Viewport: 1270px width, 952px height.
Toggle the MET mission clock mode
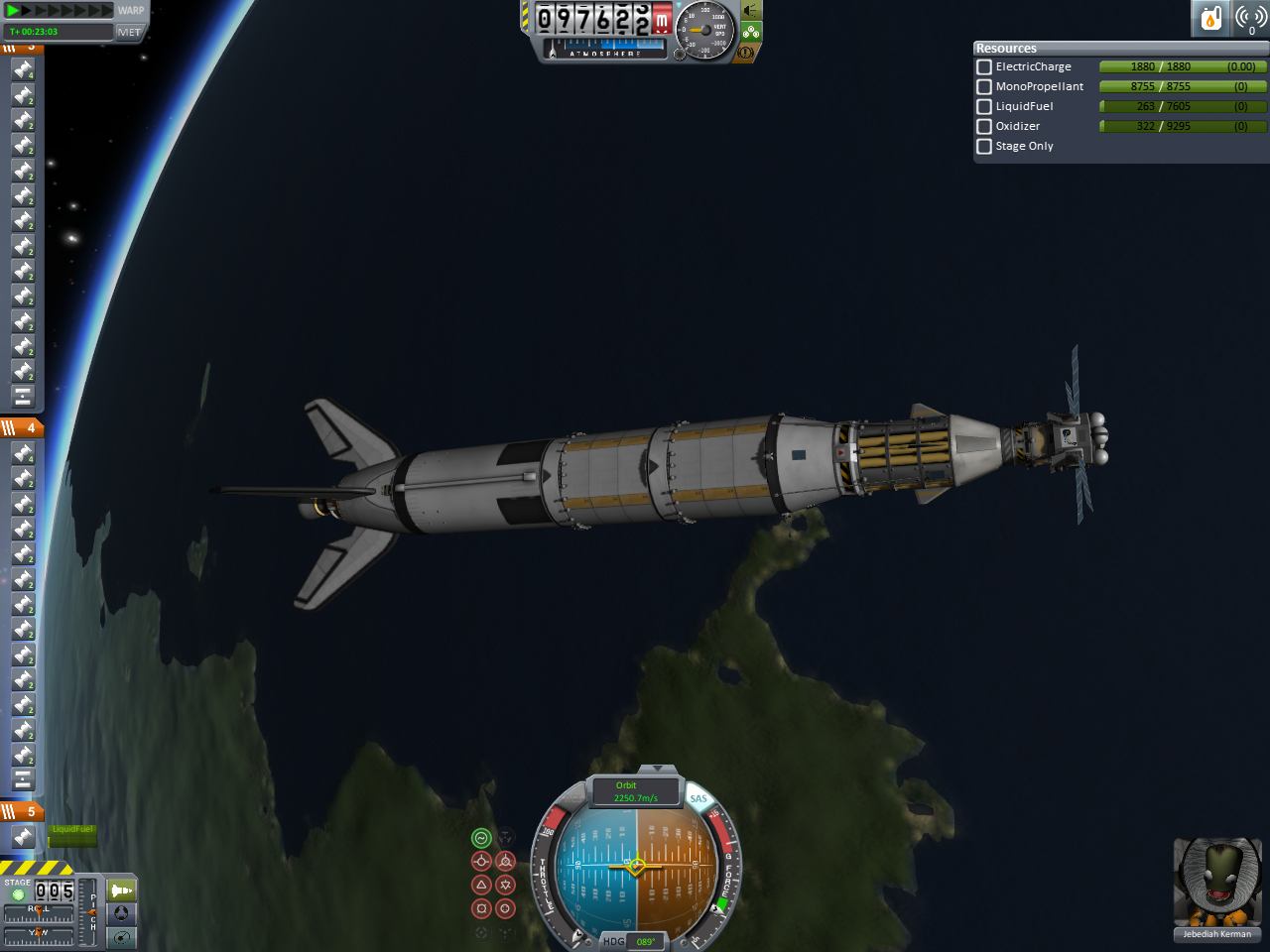click(129, 32)
